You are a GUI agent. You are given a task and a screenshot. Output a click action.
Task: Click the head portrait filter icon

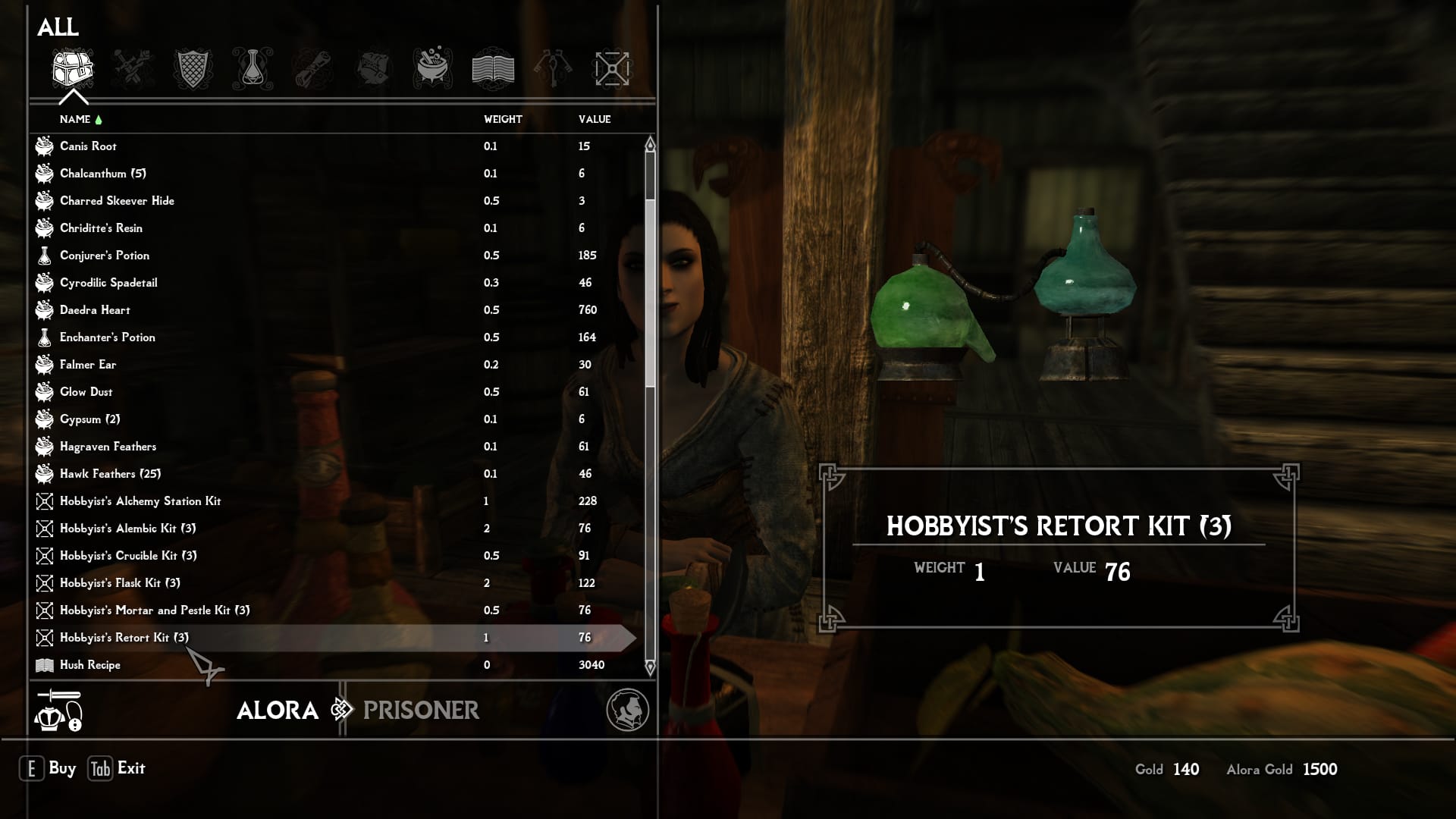pyautogui.click(x=627, y=710)
